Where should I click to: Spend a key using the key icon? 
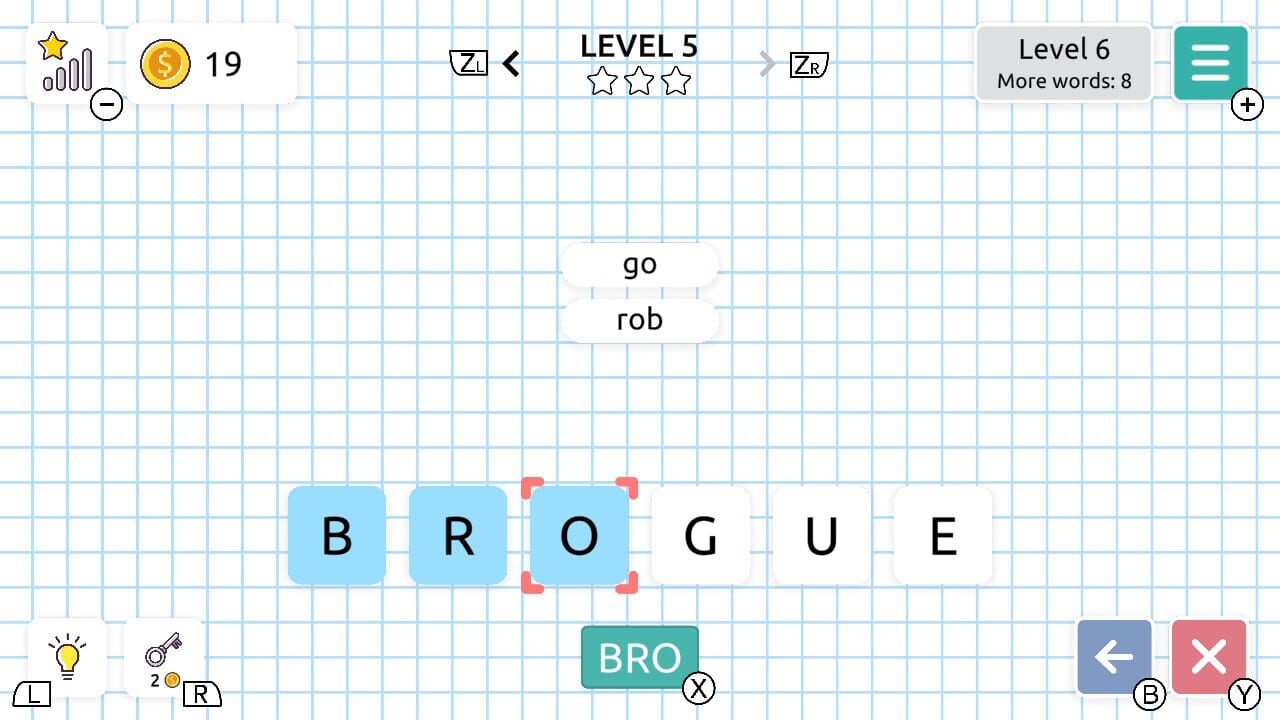[x=165, y=655]
